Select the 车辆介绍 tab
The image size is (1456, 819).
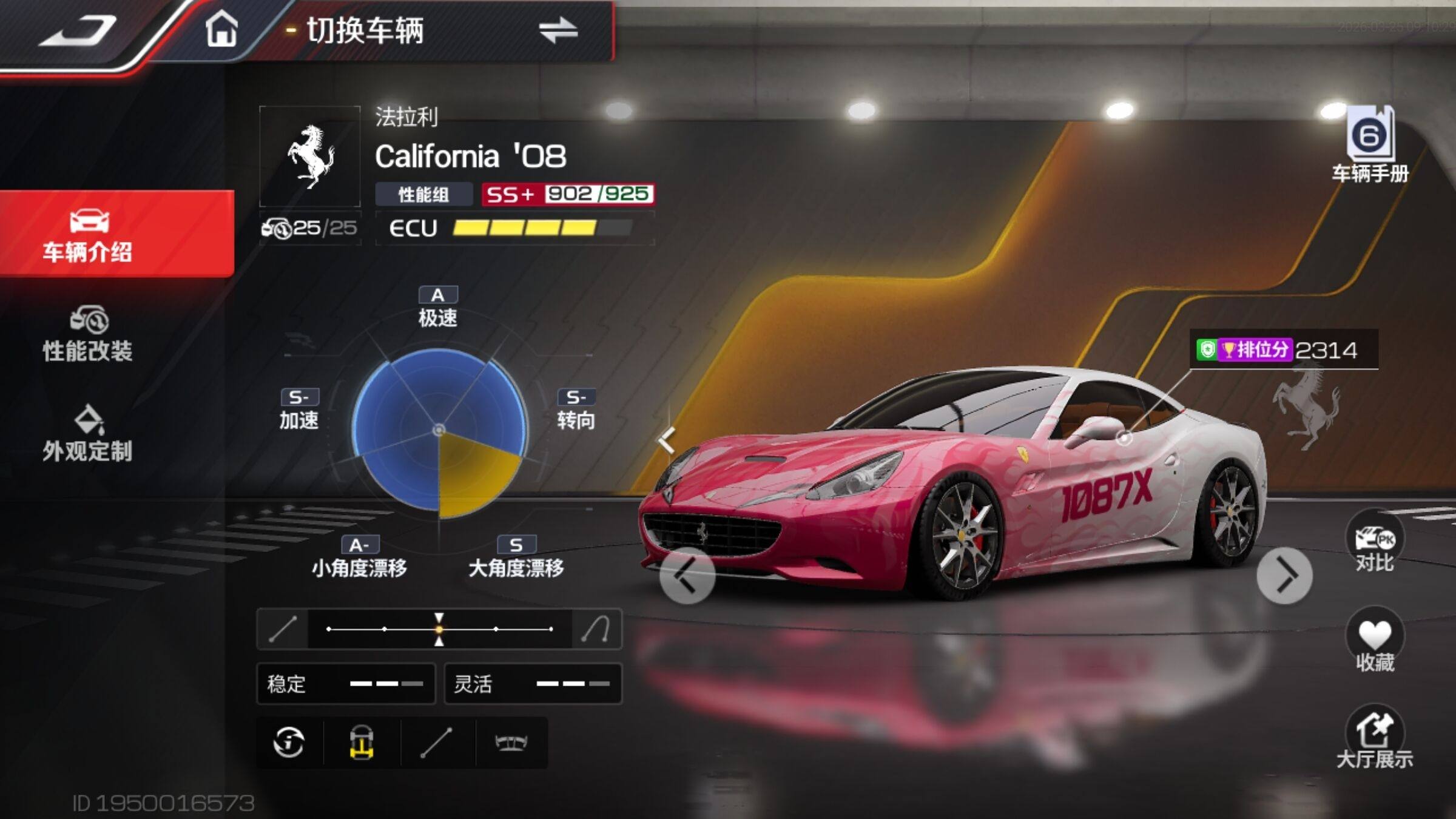(x=89, y=235)
